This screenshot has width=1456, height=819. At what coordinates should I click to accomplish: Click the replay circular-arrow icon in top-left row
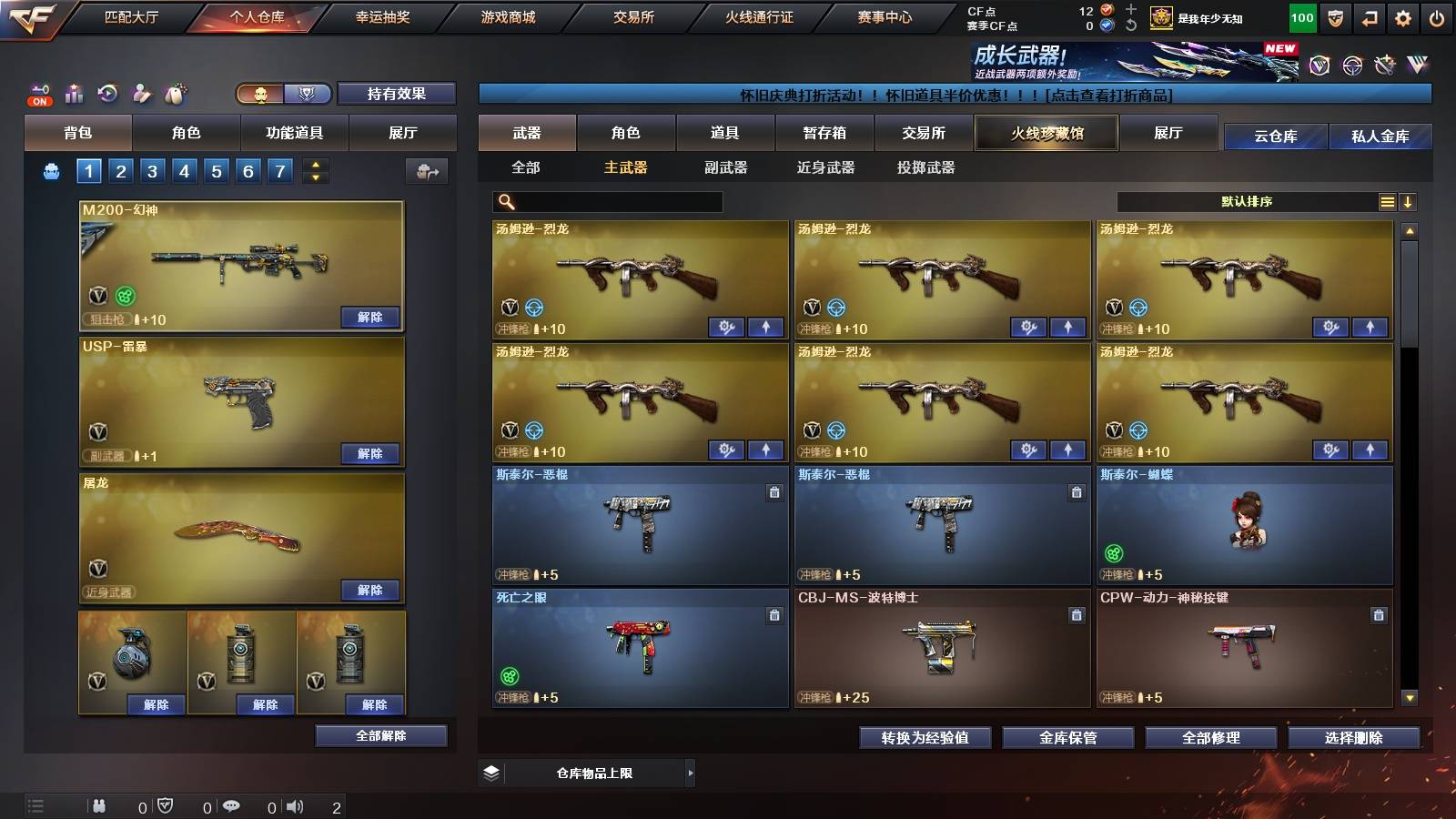[x=106, y=93]
